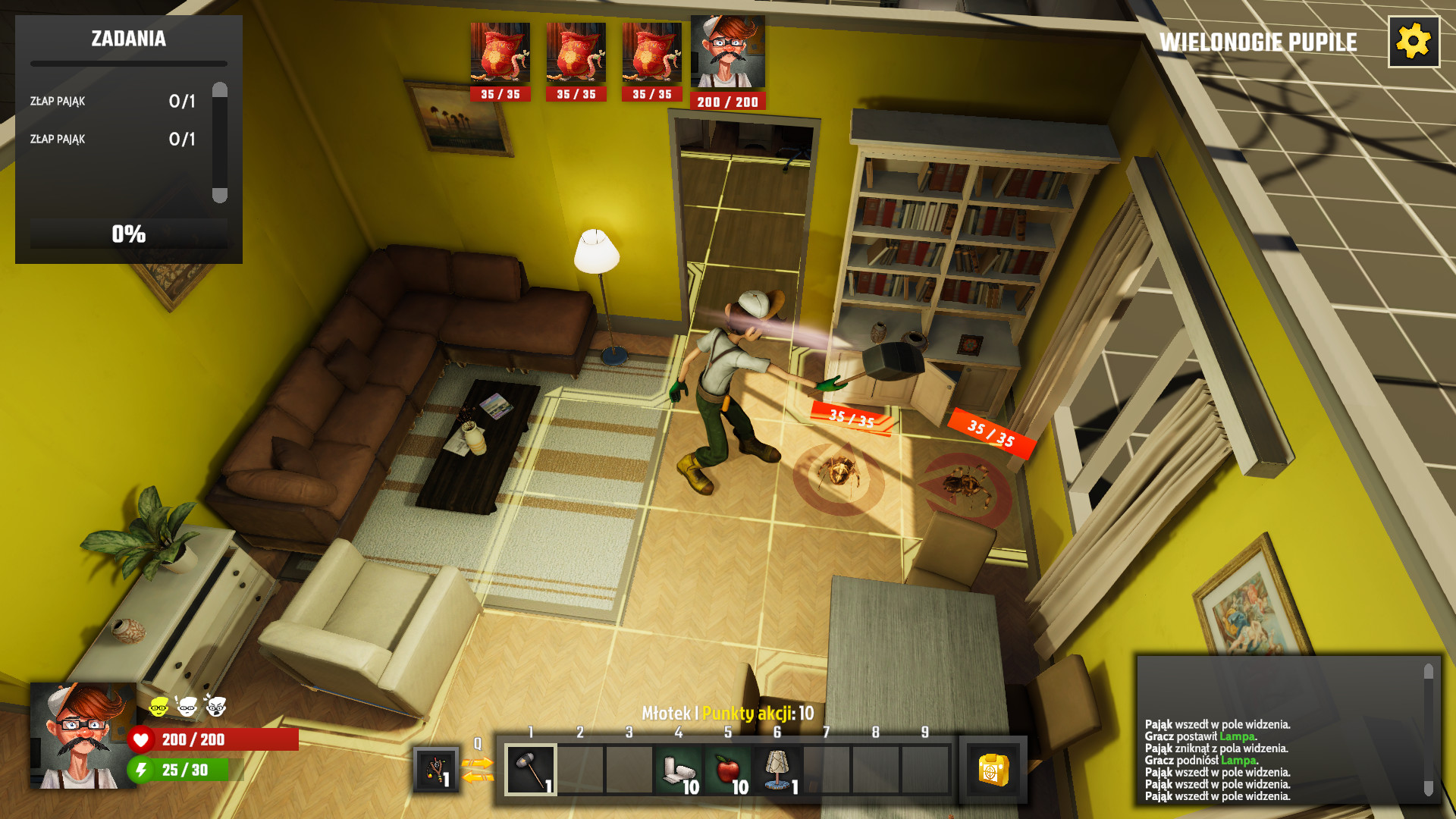
Task: Click the slingshot secondary weapon slot
Action: 436,770
